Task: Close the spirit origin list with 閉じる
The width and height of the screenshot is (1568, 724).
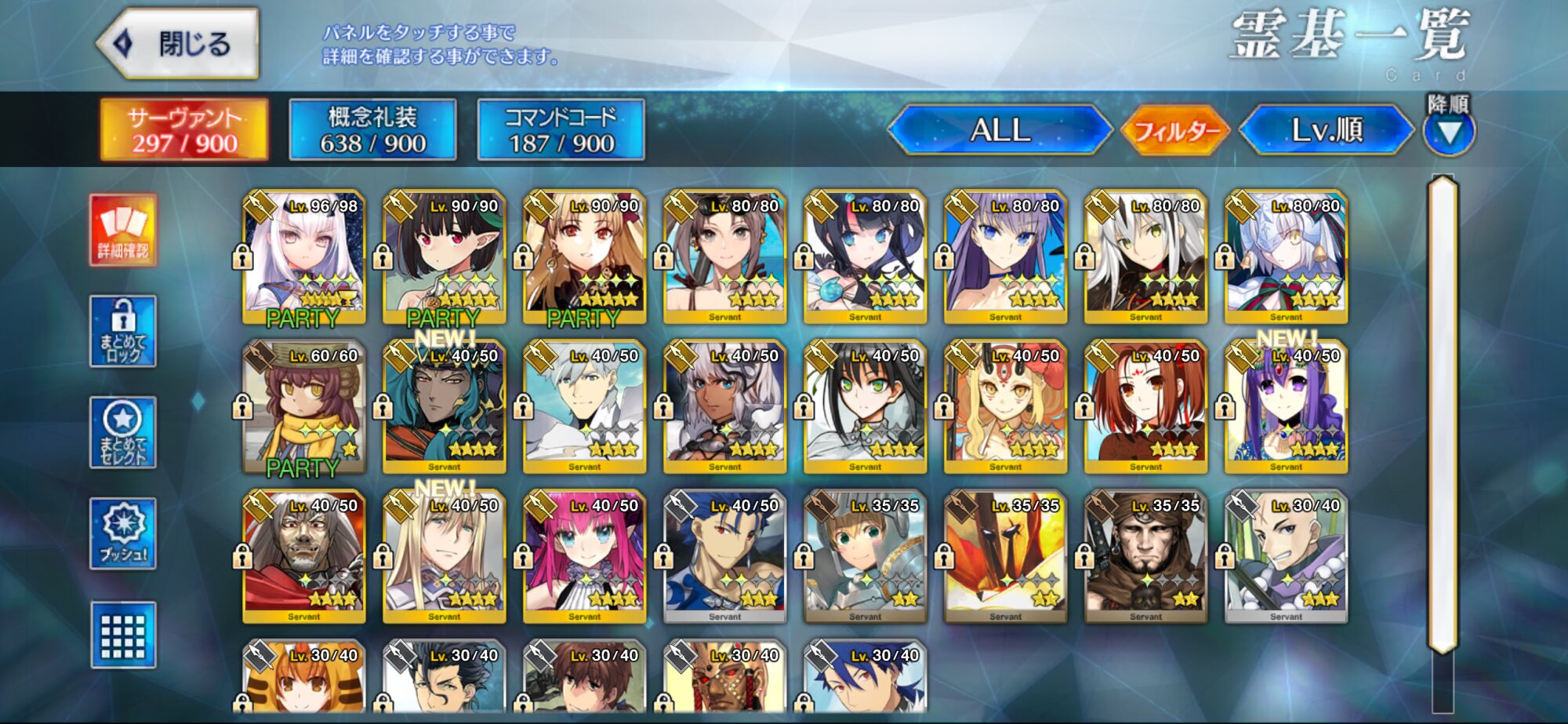Action: tap(179, 44)
